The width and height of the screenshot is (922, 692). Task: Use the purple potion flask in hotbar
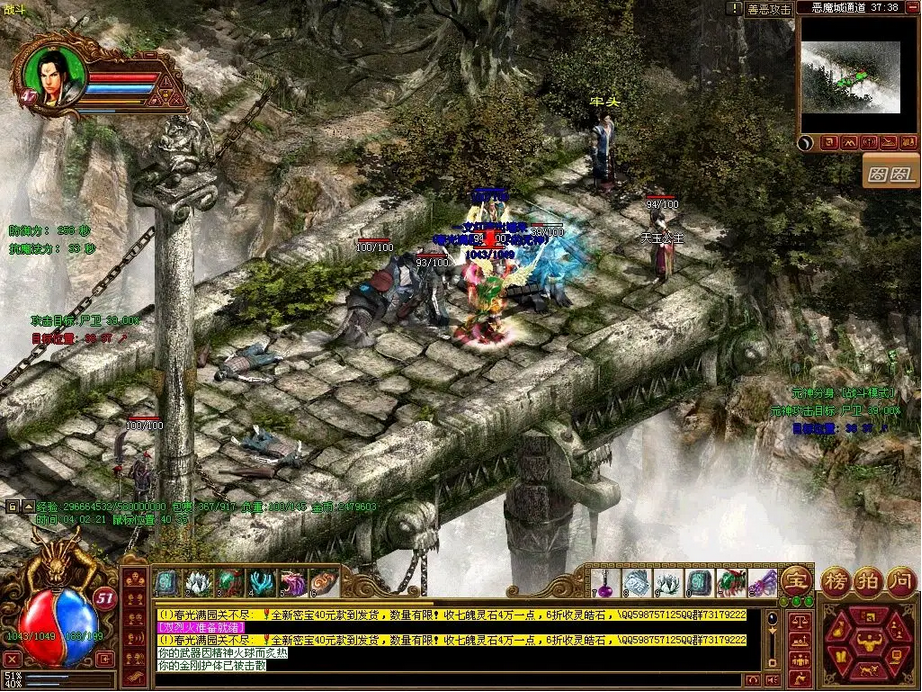pyautogui.click(x=603, y=582)
